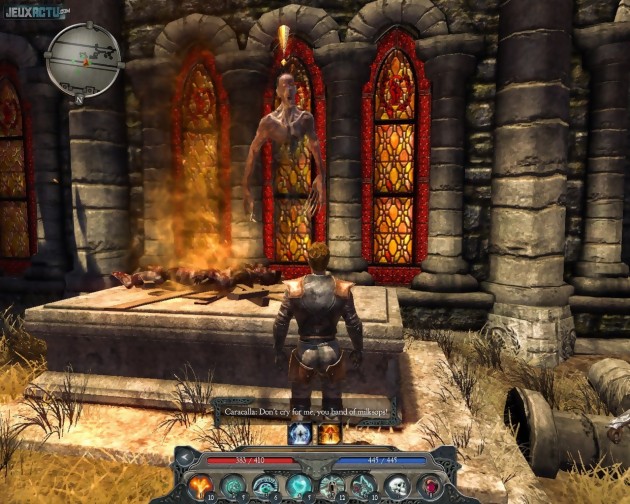Open the circular minimap

point(83,59)
